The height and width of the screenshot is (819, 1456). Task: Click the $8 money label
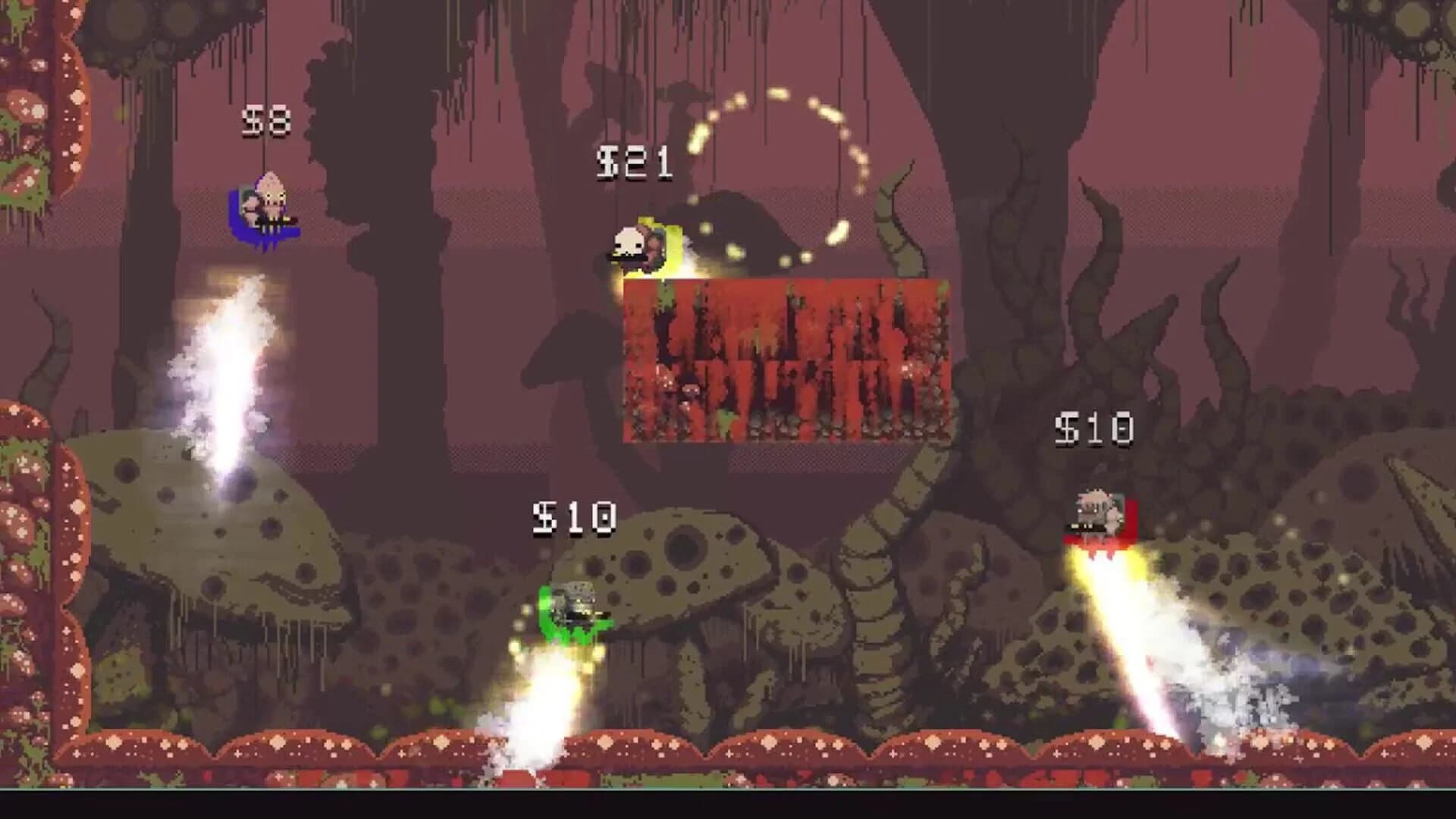(x=267, y=121)
